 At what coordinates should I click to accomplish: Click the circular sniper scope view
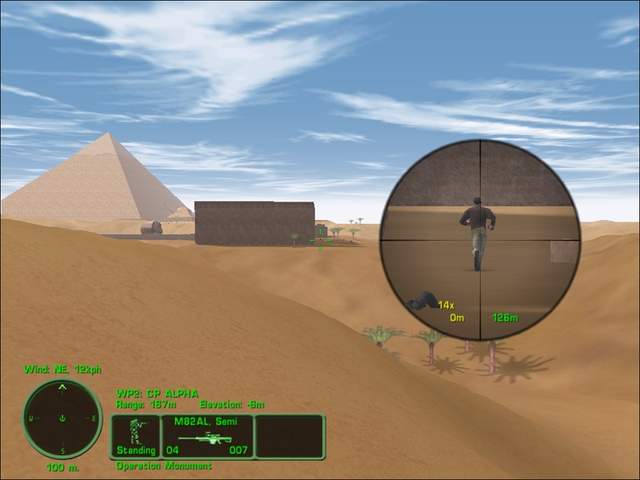[x=480, y=240]
